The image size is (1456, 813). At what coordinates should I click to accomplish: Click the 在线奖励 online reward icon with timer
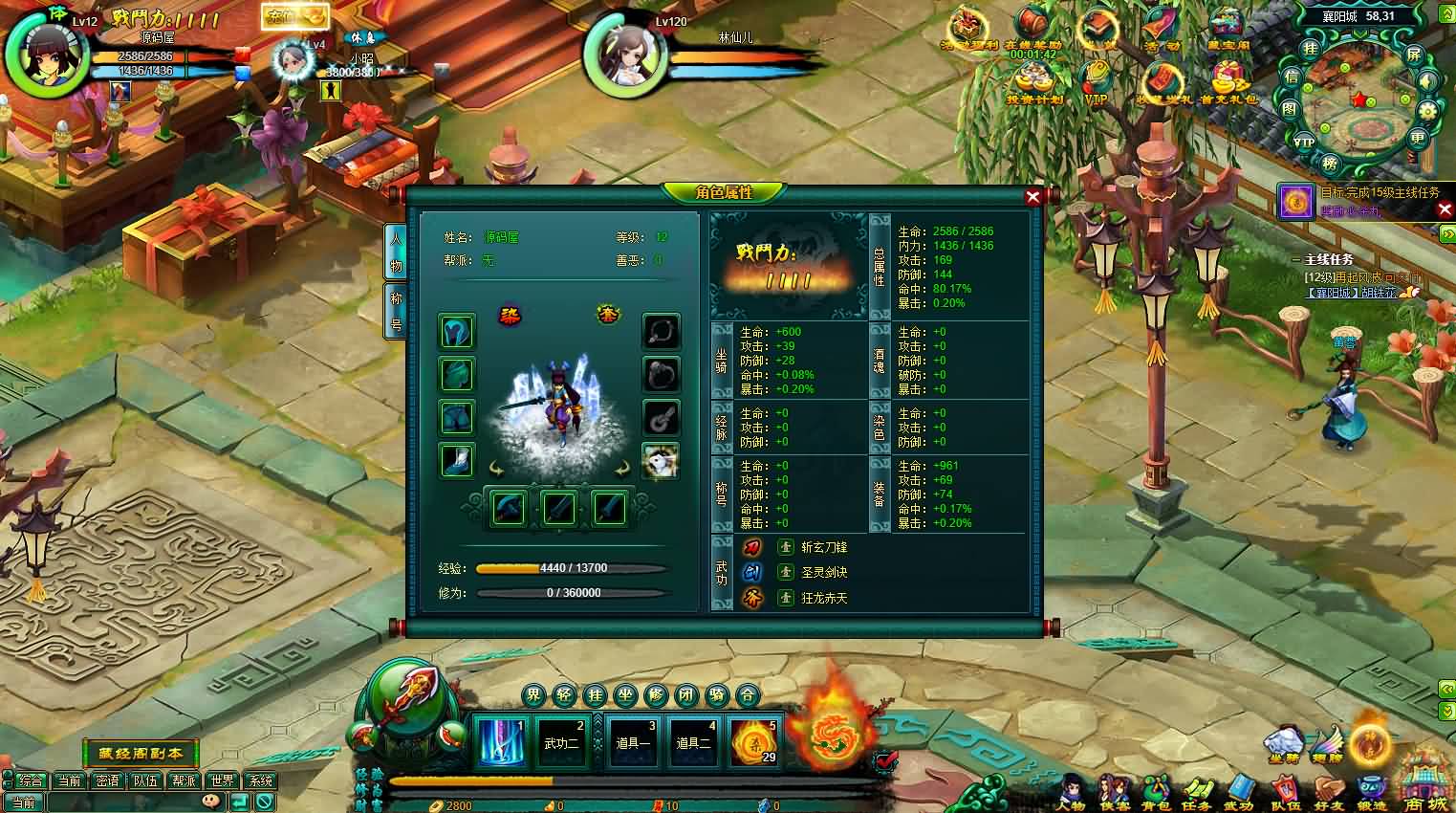pos(1029,25)
